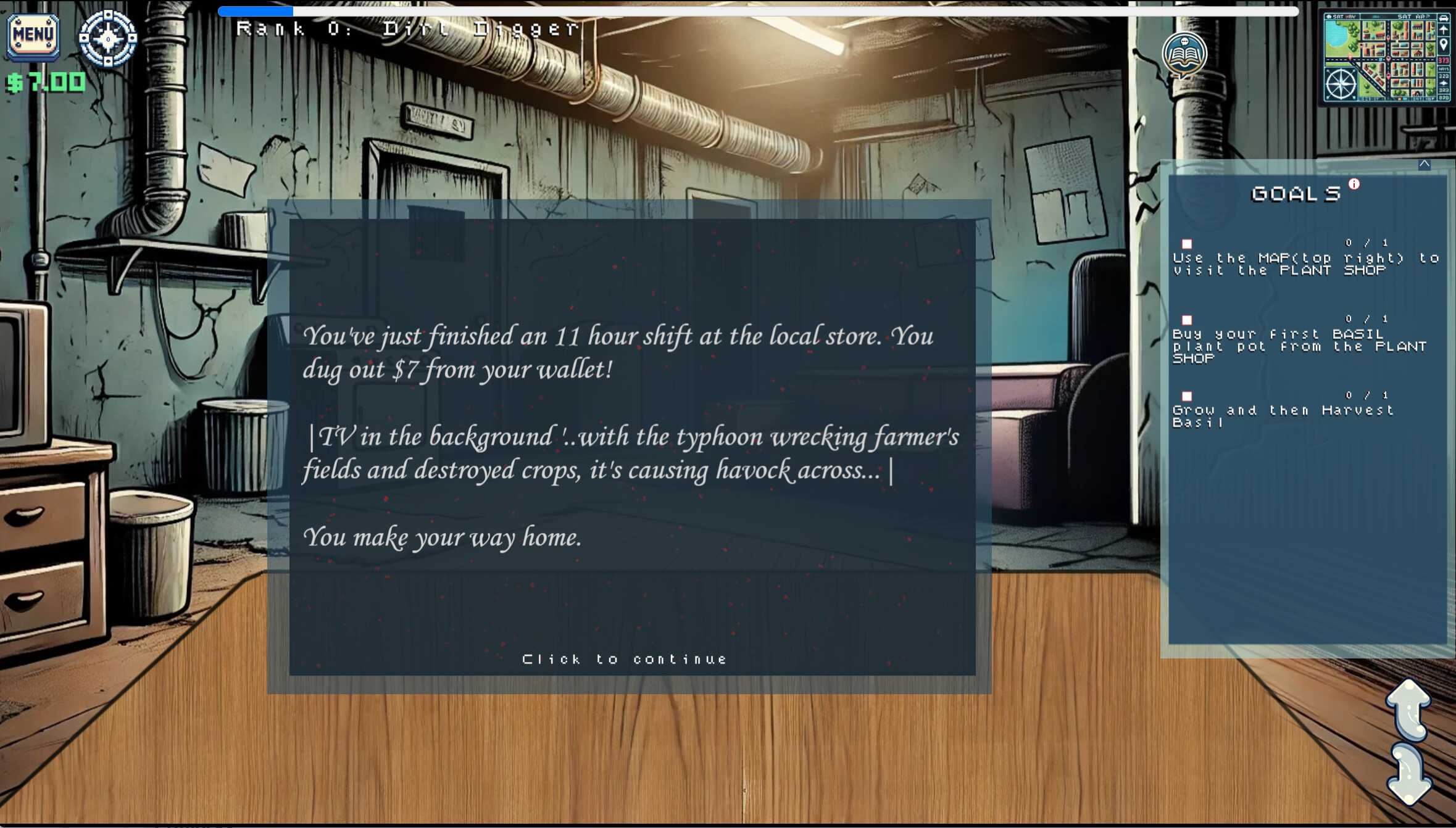Click the up arrow at the bottom right
This screenshot has width=1456, height=828.
point(1410,710)
